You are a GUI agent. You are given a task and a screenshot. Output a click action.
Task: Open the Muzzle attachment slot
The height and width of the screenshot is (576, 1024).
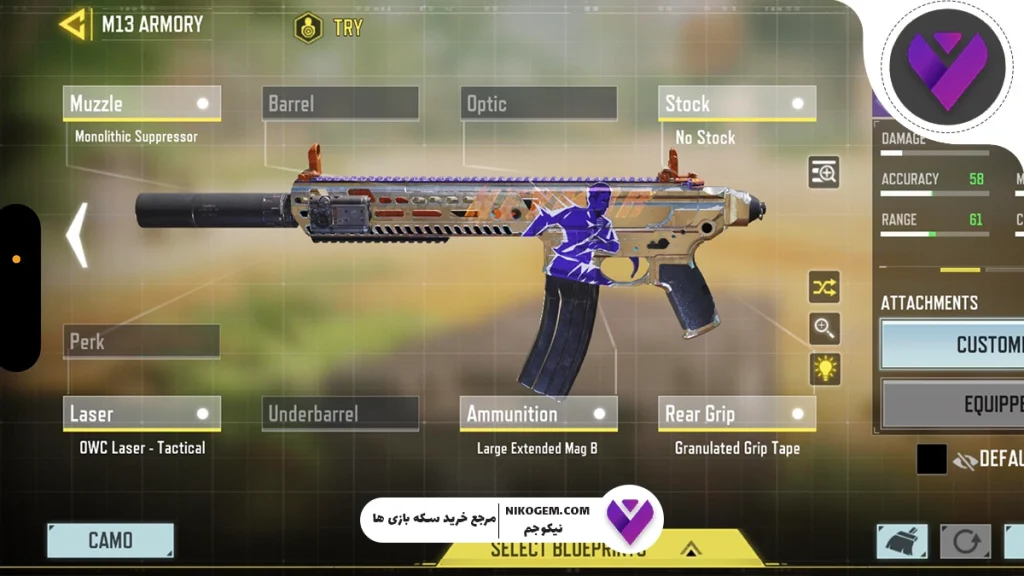[x=142, y=103]
